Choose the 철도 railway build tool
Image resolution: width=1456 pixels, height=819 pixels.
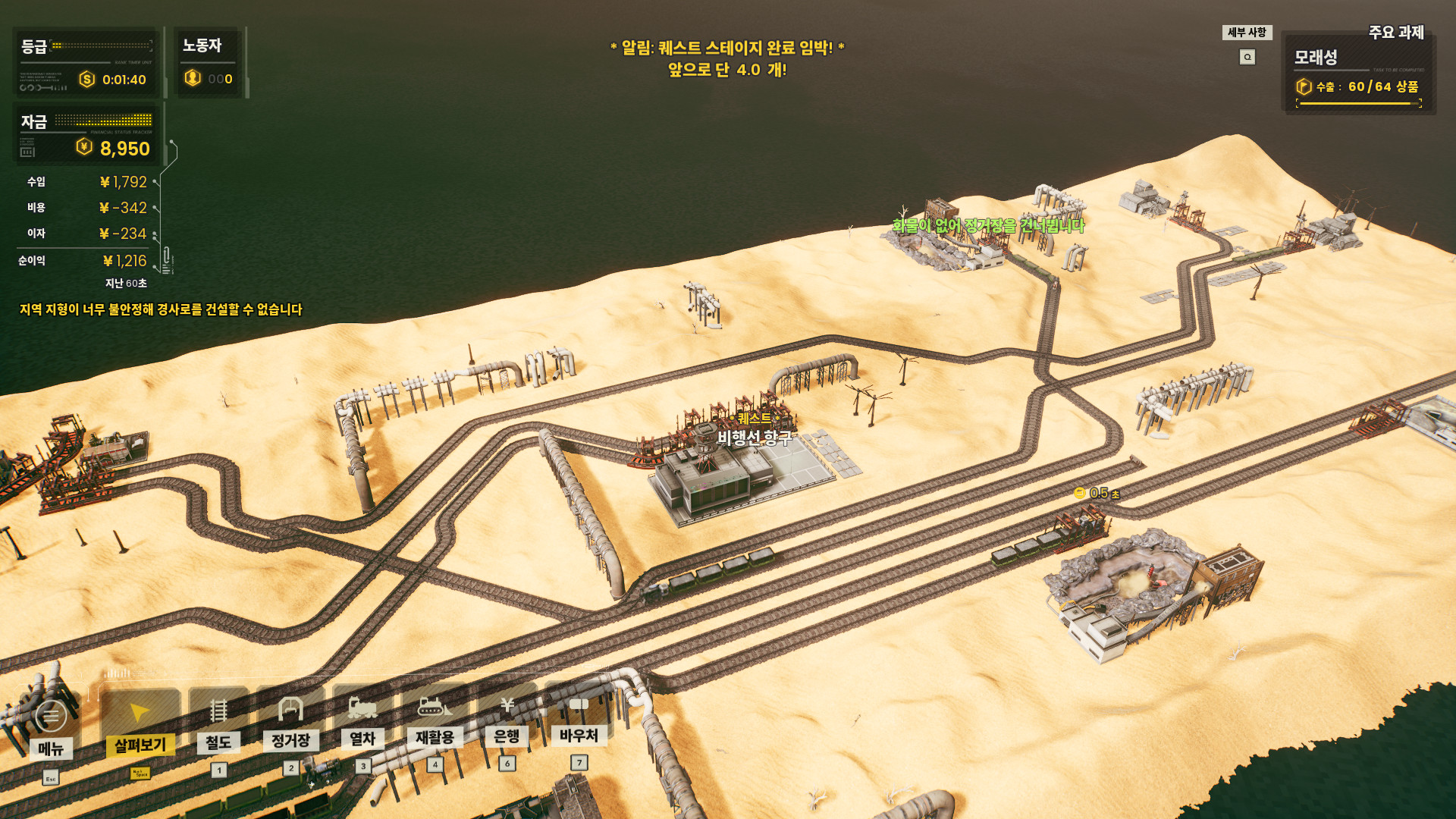(218, 723)
